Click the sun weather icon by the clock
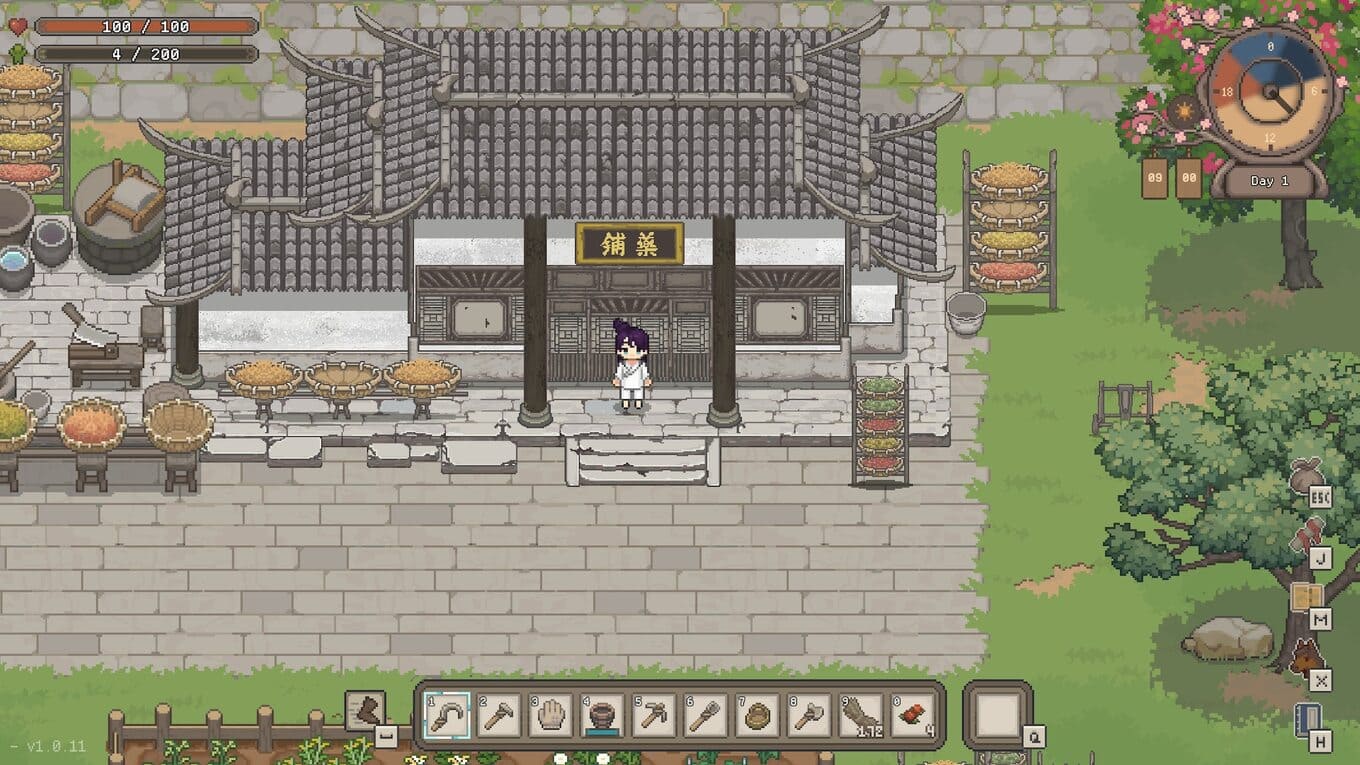Screen dimensions: 1360x765 coord(1184,110)
